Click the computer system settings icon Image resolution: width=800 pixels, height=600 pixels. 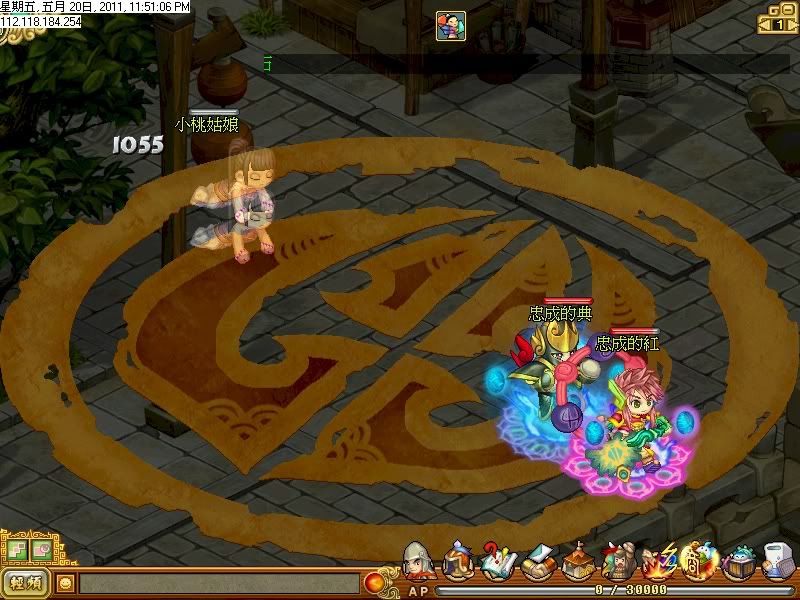pos(779,564)
